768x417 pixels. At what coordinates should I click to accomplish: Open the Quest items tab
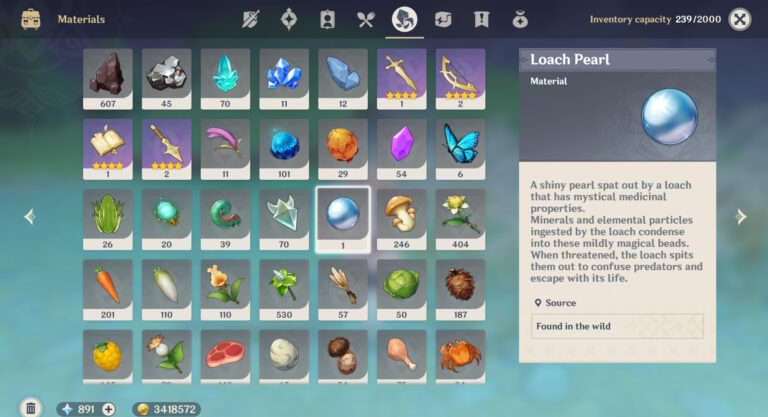click(x=481, y=19)
